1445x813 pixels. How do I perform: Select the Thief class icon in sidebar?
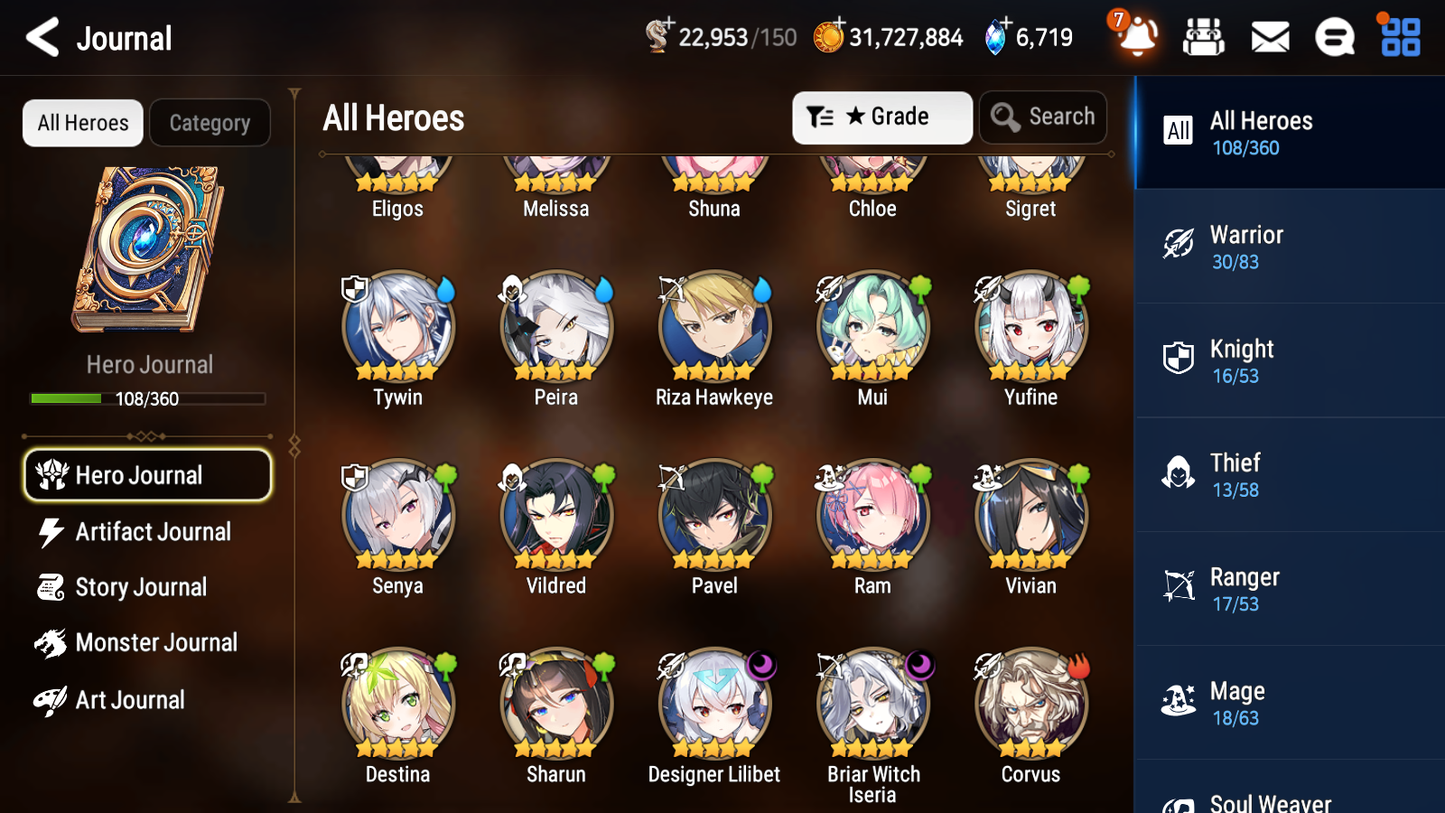point(1178,474)
